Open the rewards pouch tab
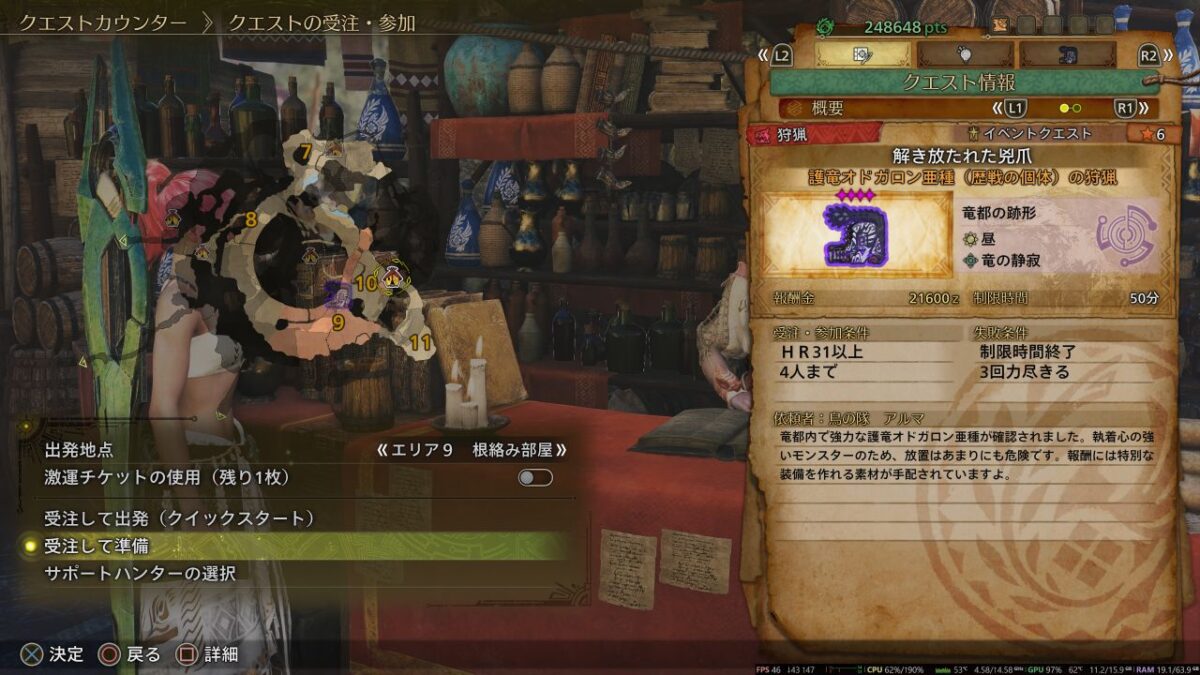Image resolution: width=1200 pixels, height=675 pixels. 966,54
